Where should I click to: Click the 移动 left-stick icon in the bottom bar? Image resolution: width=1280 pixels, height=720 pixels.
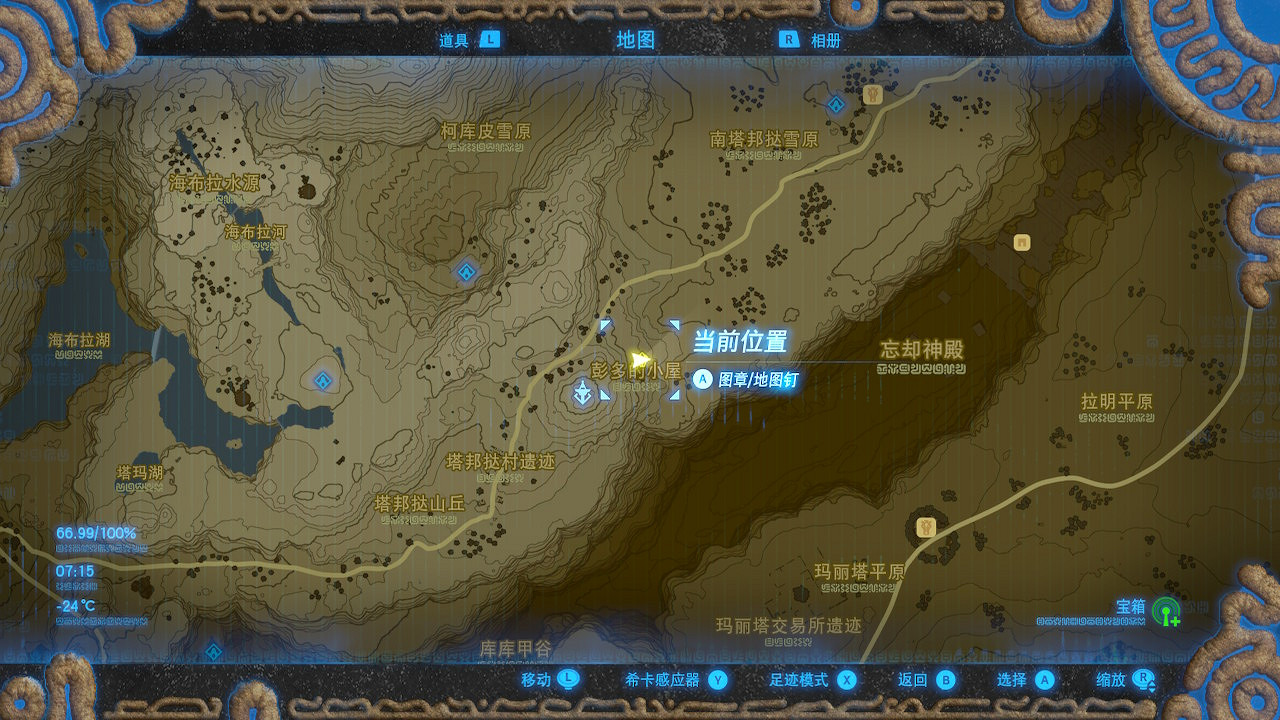coord(567,678)
